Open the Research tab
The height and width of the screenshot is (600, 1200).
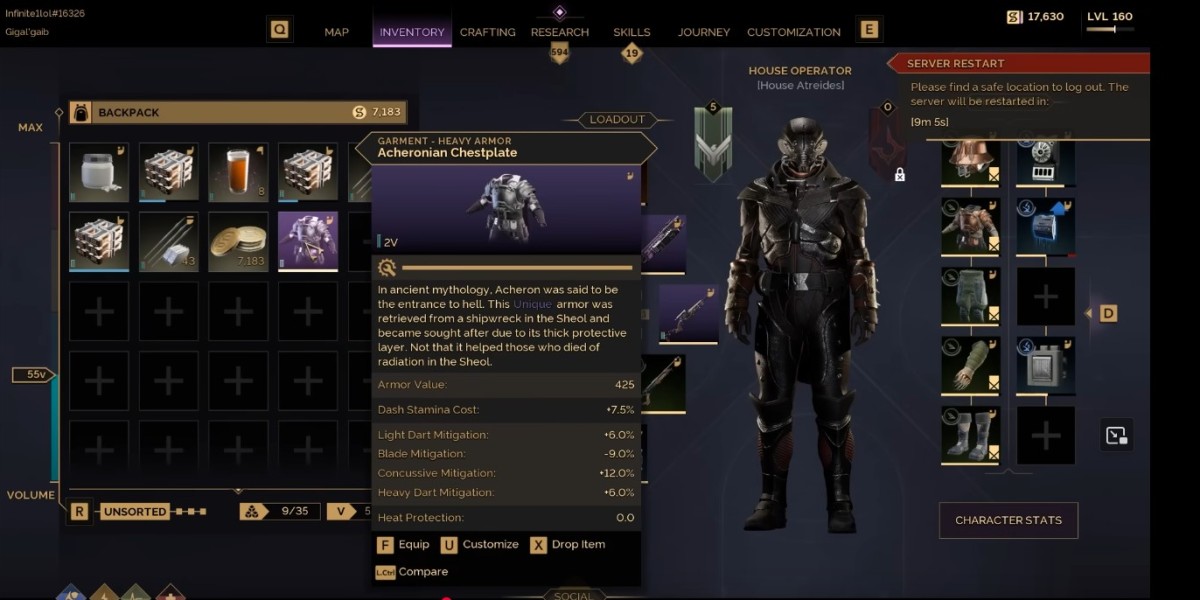560,32
